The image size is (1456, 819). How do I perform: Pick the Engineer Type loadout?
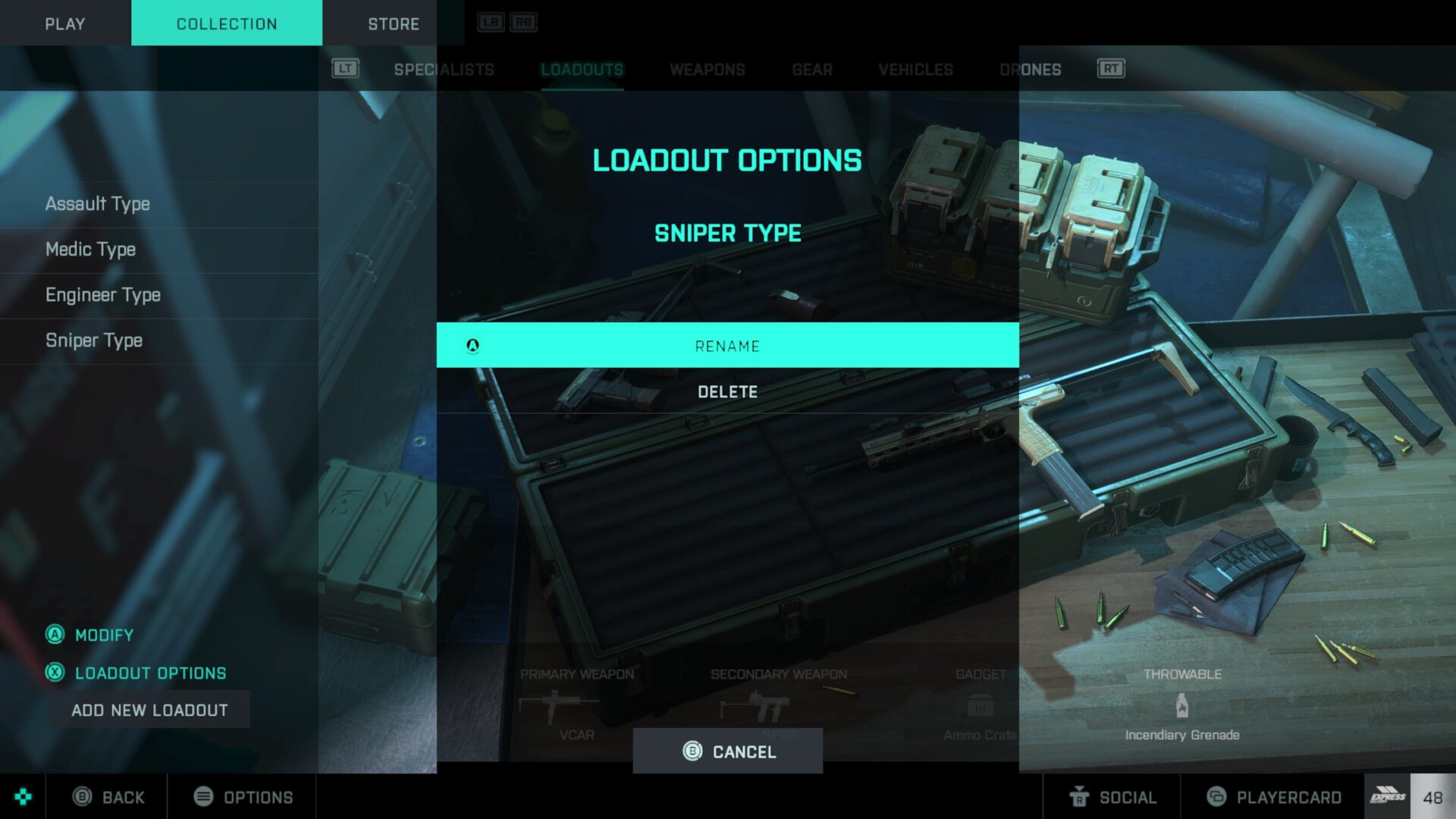tap(103, 295)
